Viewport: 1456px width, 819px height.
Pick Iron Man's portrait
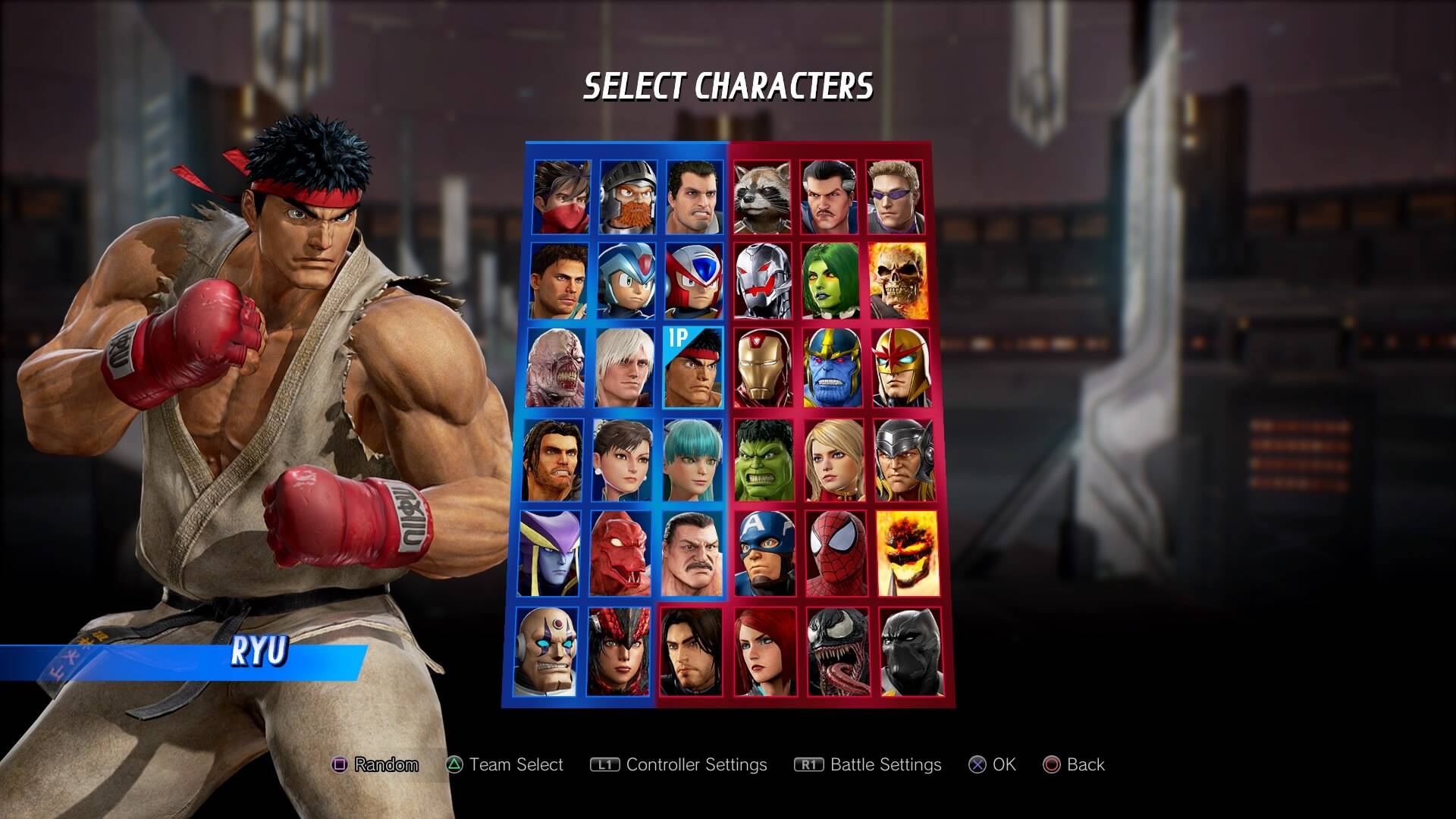[764, 369]
